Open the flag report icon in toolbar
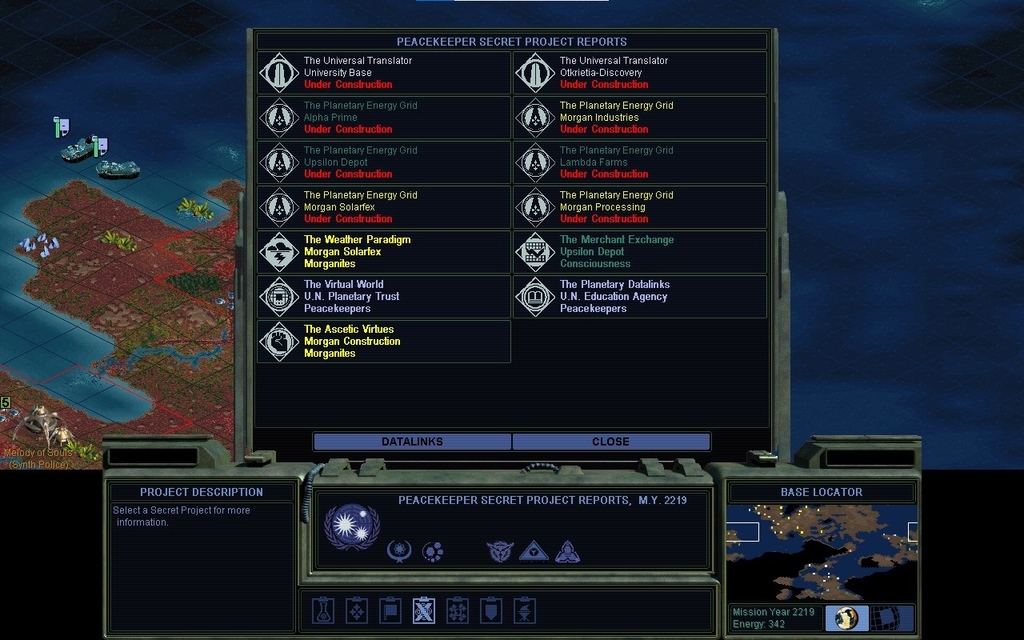 tap(390, 610)
